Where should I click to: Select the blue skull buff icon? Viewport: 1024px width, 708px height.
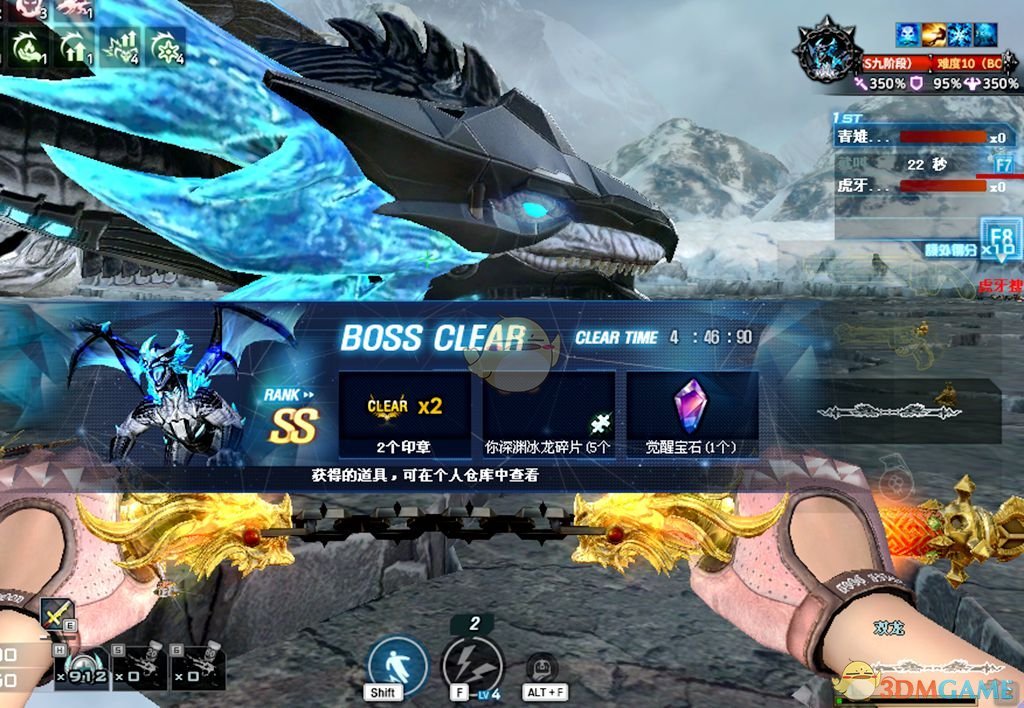pyautogui.click(x=907, y=34)
